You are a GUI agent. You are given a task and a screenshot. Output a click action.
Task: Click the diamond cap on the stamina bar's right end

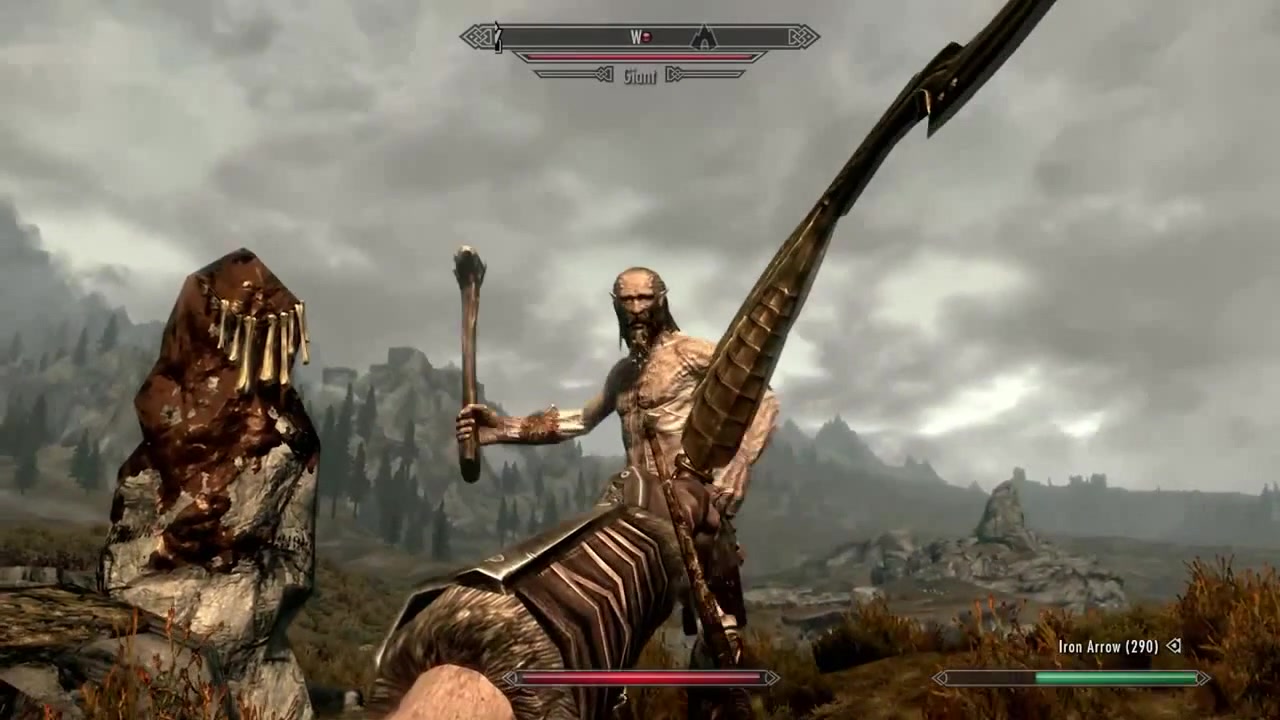(1202, 678)
